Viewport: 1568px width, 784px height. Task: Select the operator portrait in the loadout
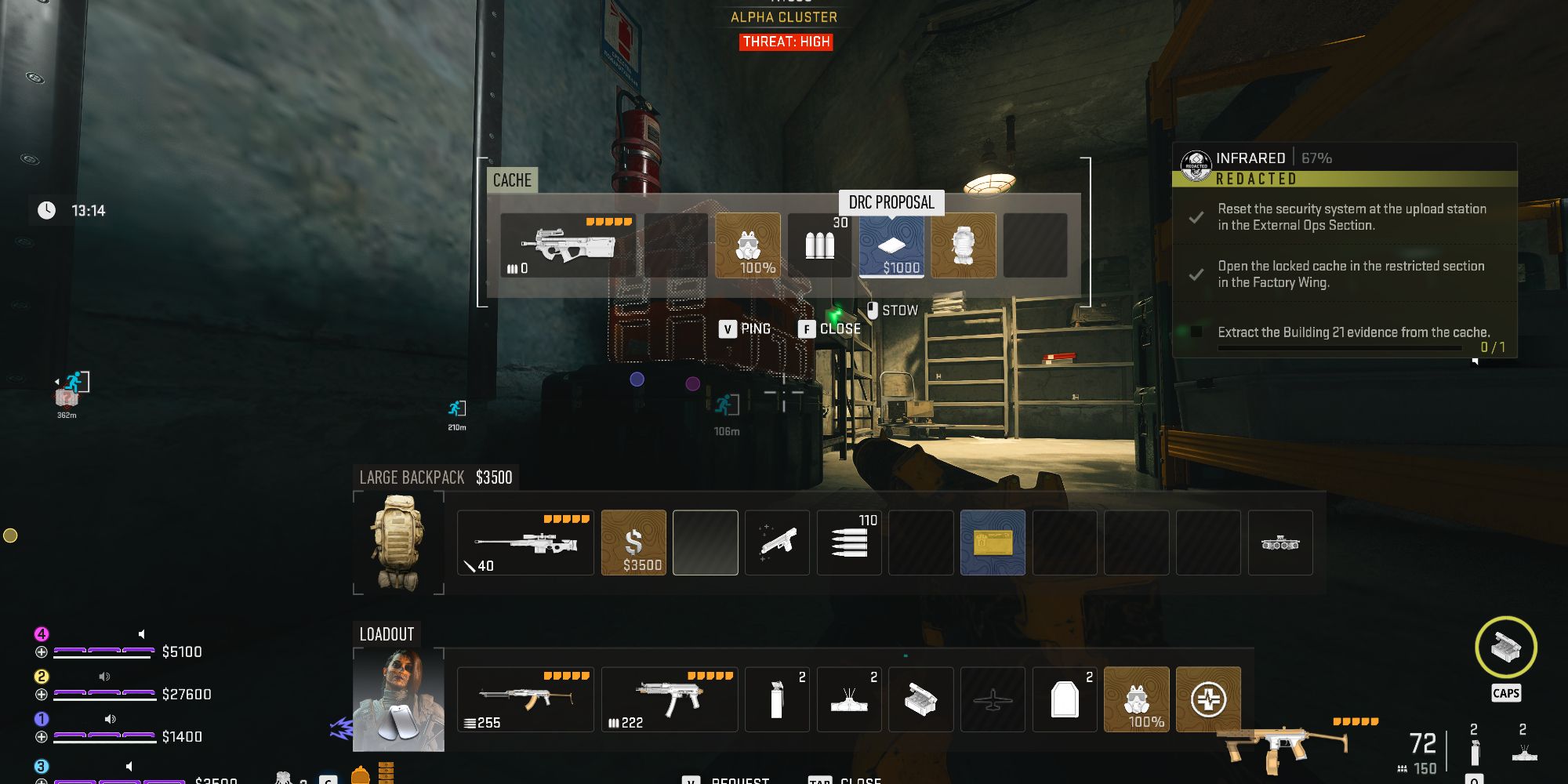(398, 699)
